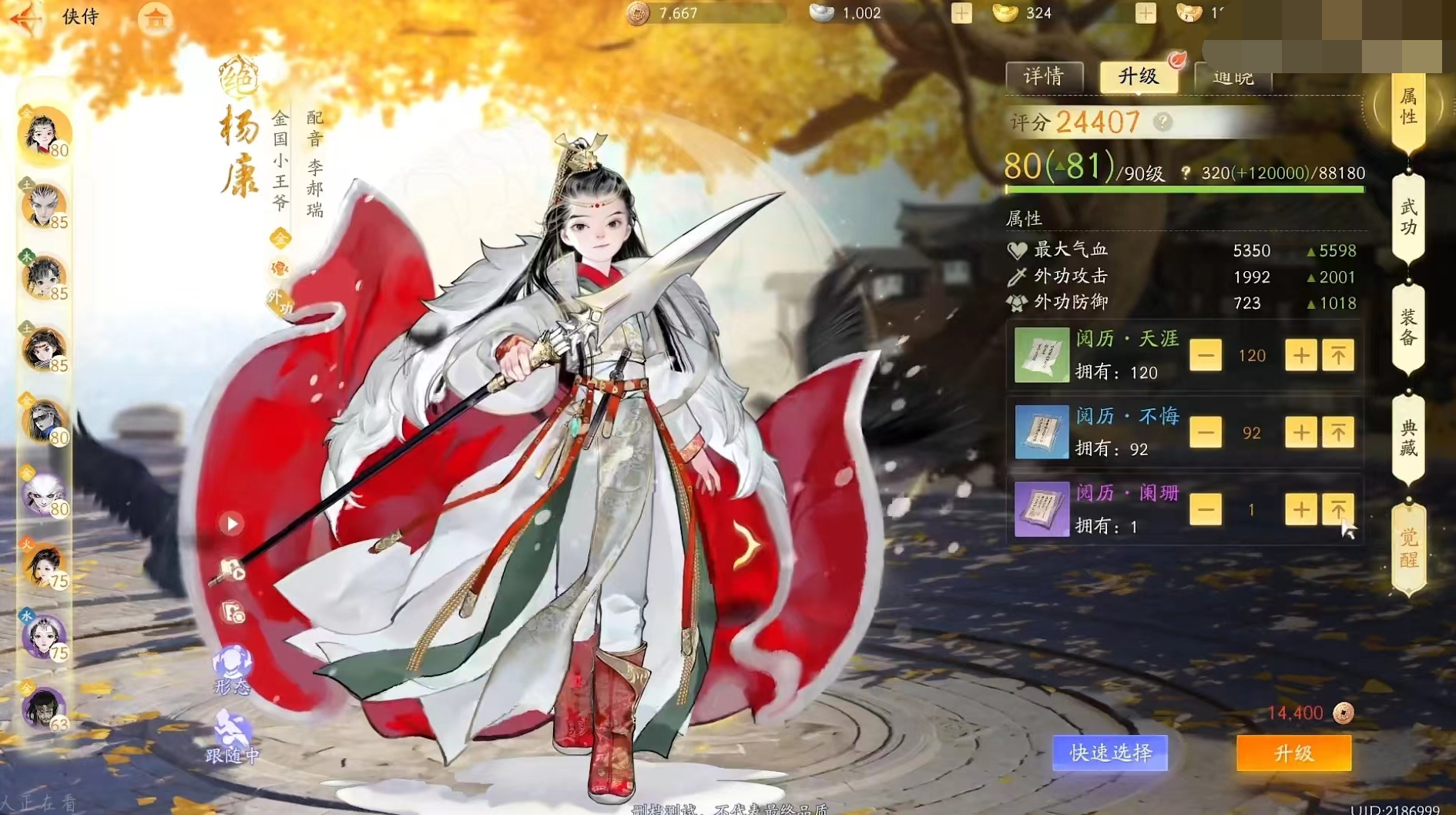Increase 阅历·天涯 quantity by one
The image size is (1456, 815).
pos(1300,355)
